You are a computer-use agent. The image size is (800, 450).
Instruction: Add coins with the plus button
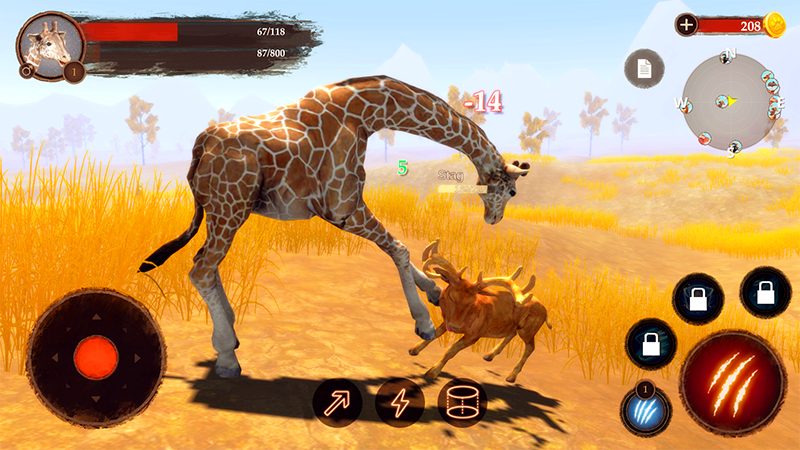(x=686, y=25)
